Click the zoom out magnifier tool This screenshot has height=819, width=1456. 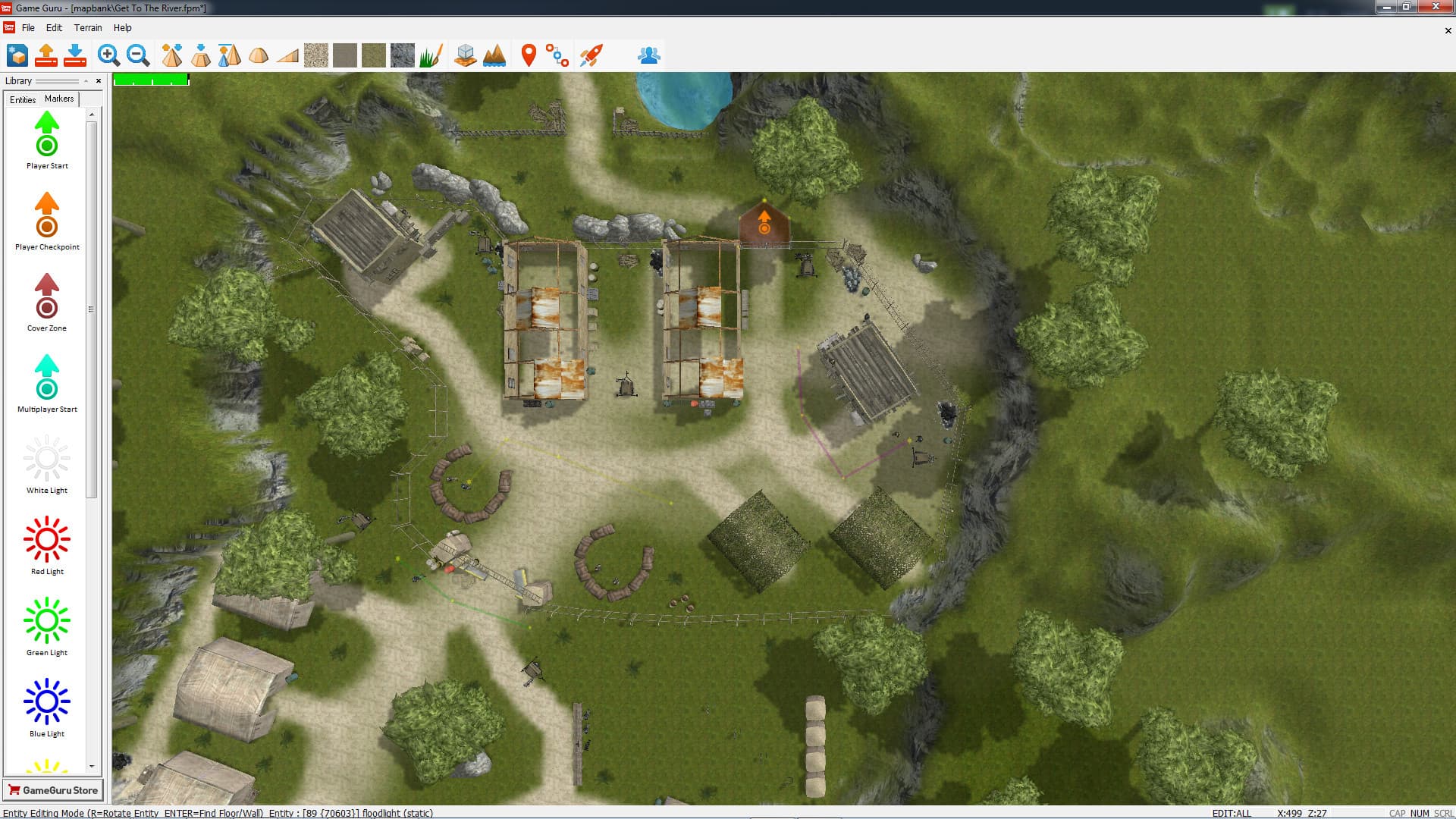tap(137, 55)
